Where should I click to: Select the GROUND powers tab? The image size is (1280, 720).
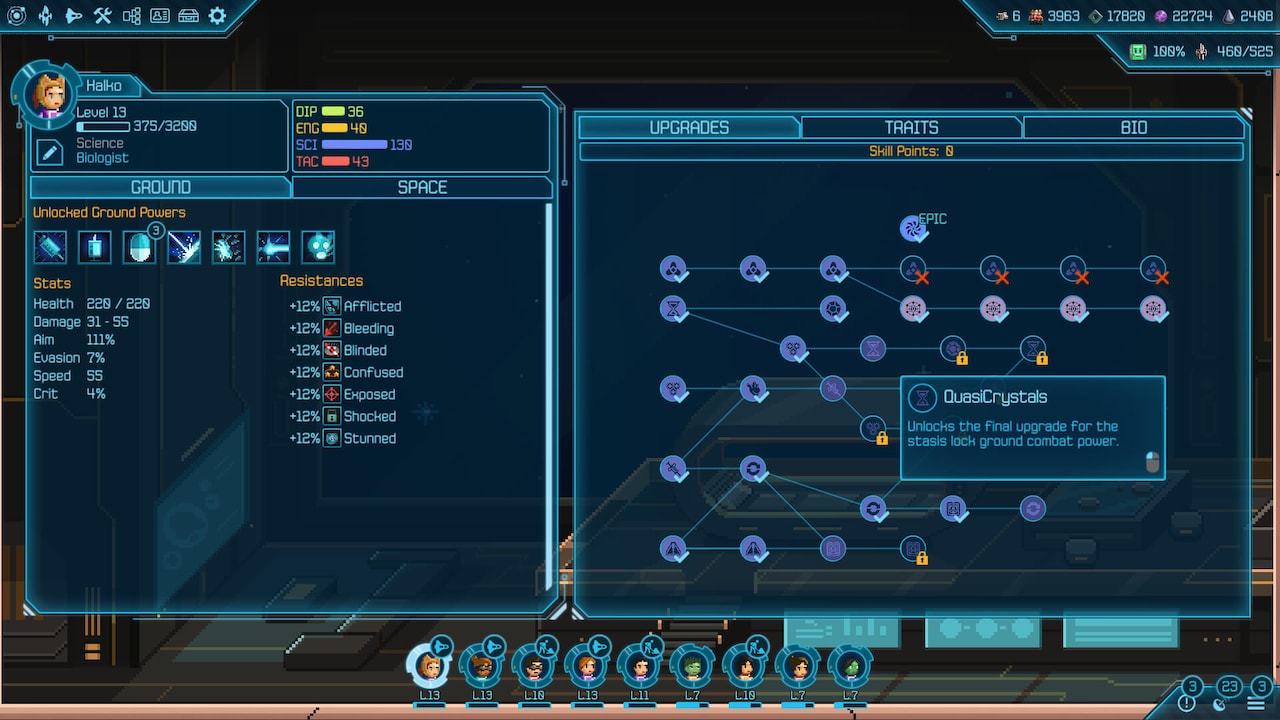click(160, 187)
